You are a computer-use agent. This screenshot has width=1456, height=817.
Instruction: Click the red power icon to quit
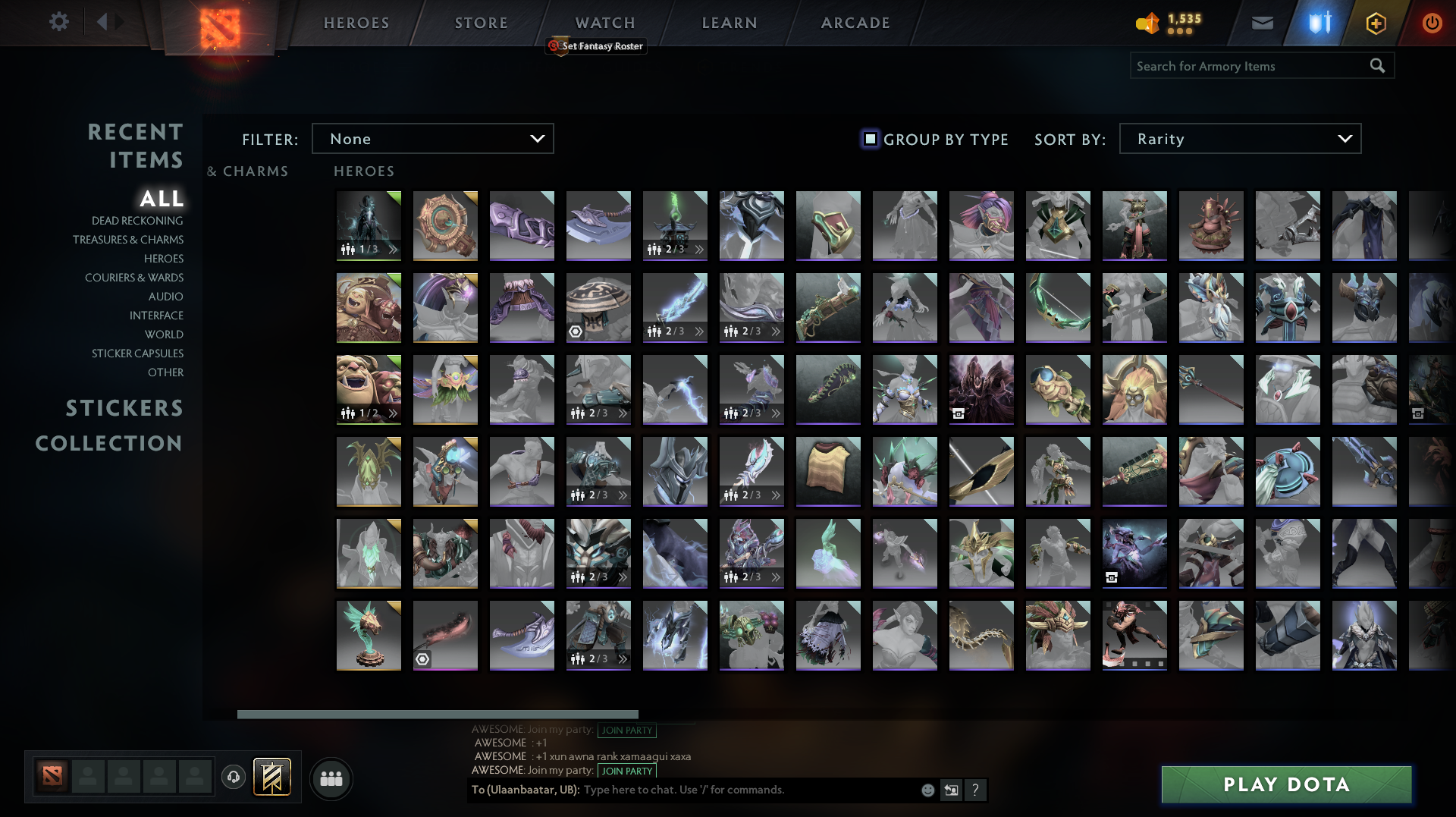coord(1432,22)
